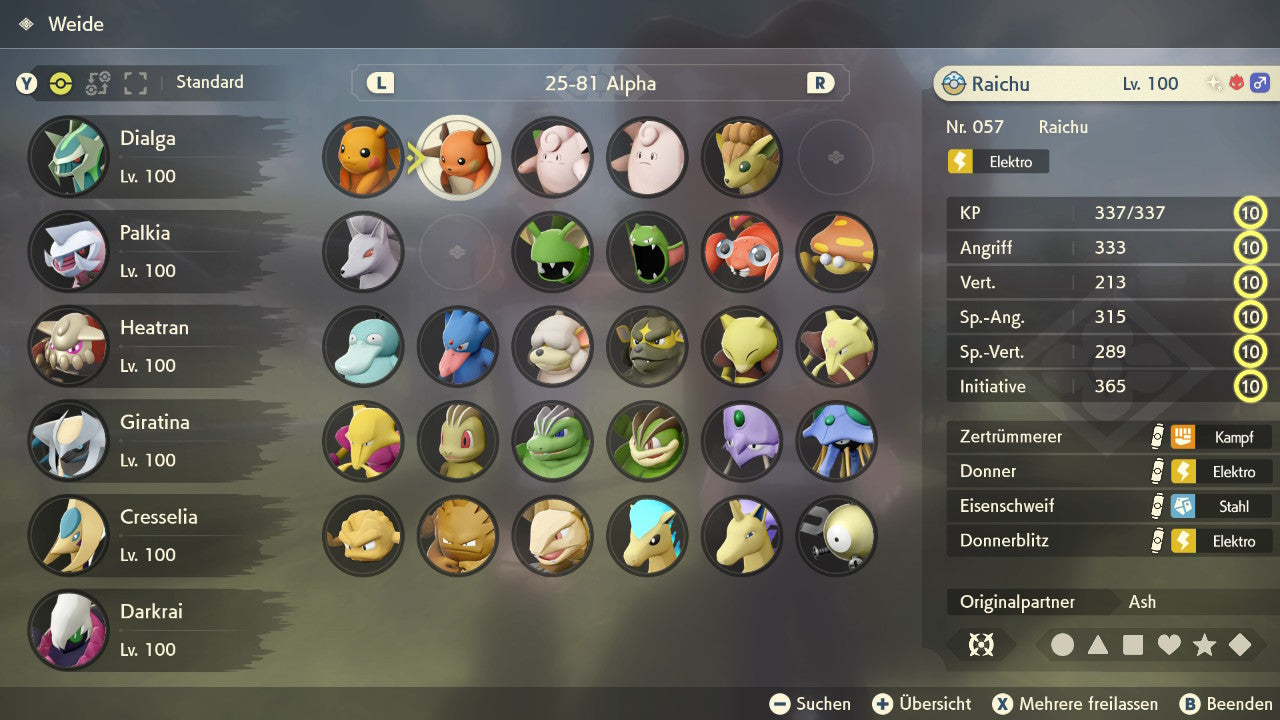The height and width of the screenshot is (720, 1280).
Task: Click the circle mark in the marking row
Action: click(1063, 645)
